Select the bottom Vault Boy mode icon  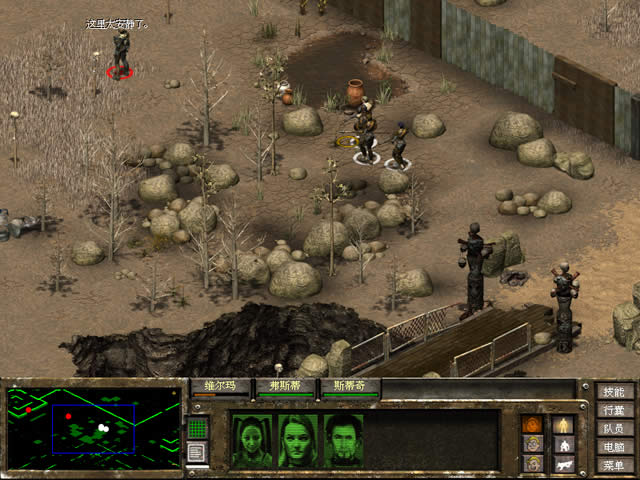coord(534,463)
